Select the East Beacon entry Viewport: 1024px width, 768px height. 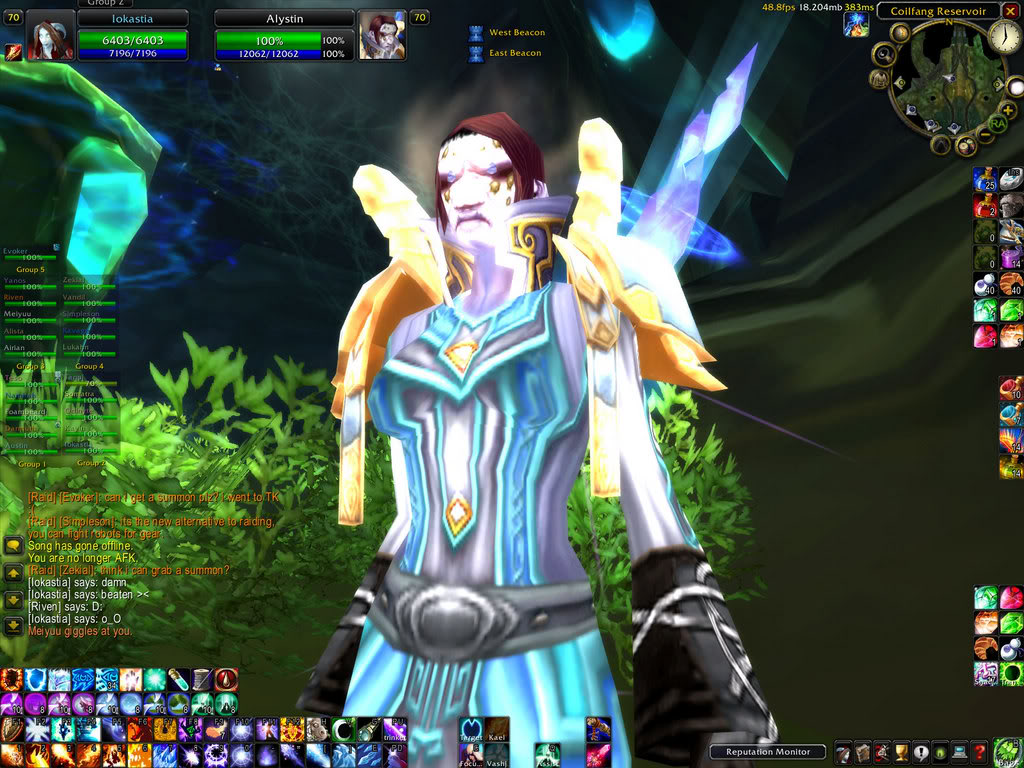pyautogui.click(x=515, y=53)
